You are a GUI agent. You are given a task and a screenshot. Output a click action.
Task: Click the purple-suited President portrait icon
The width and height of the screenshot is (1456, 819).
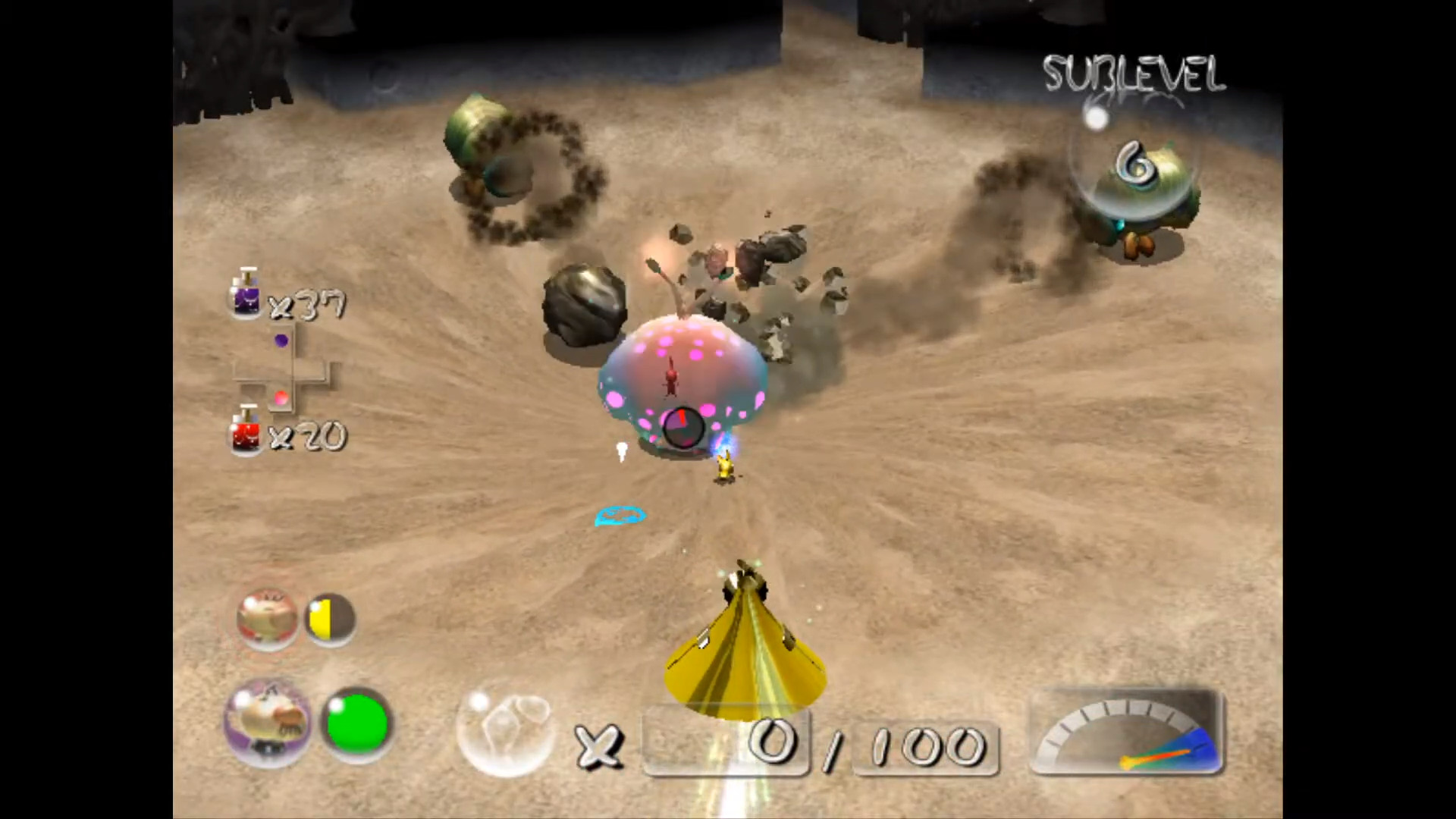point(267,719)
